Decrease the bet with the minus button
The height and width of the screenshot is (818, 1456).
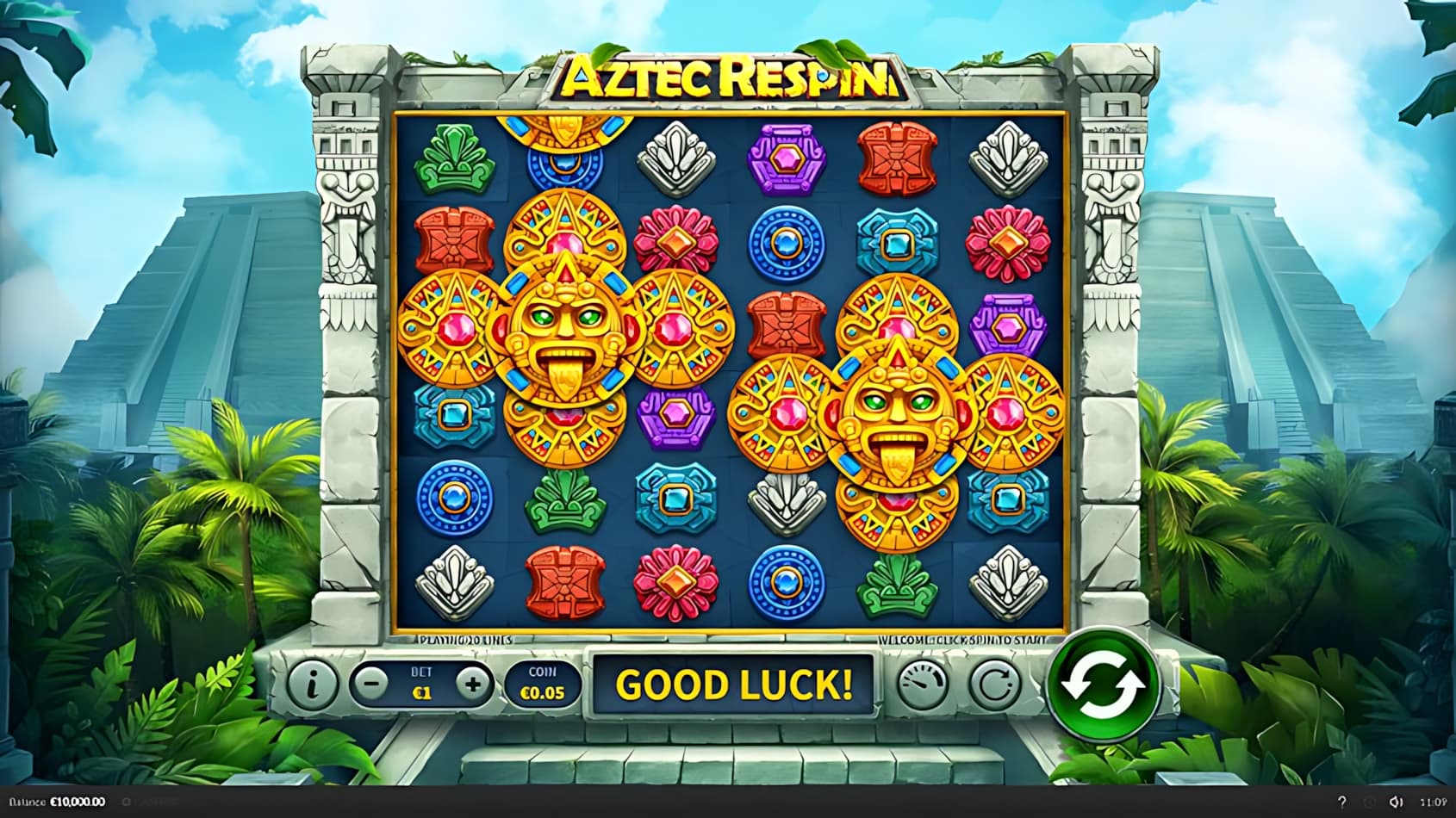[370, 684]
